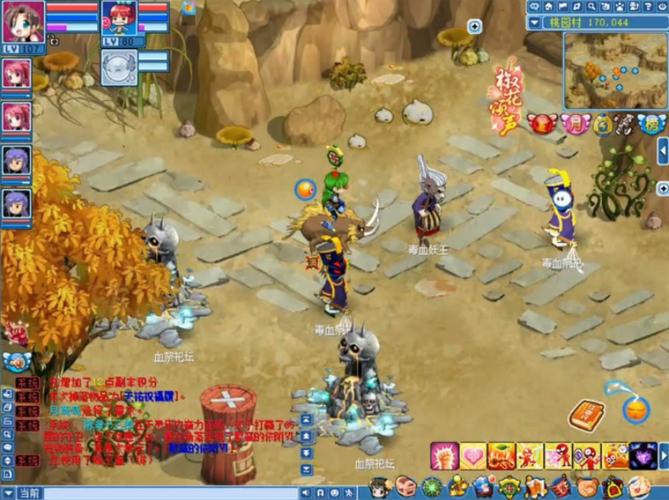669x500 pixels.
Task: Click the grey round pet portrait
Action: [x=118, y=66]
